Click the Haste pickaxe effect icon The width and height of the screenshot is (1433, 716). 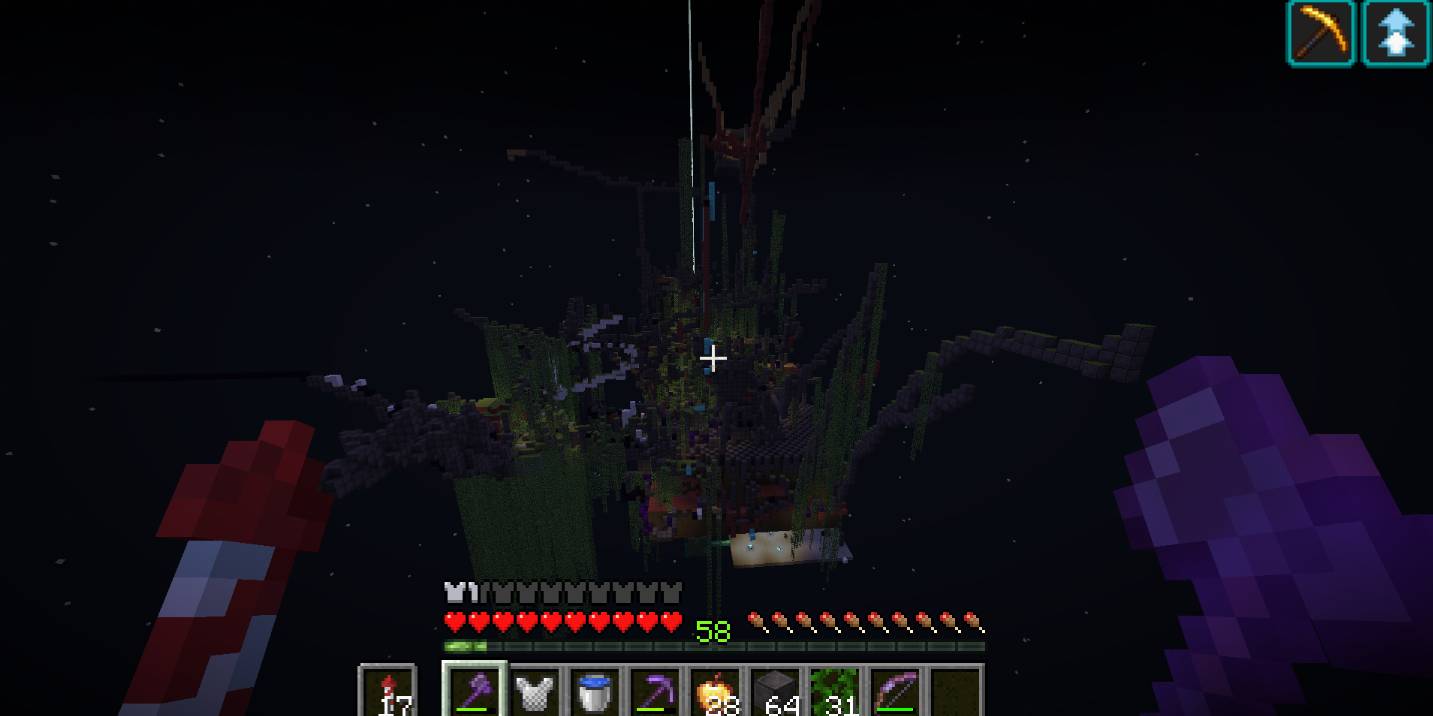click(1321, 33)
